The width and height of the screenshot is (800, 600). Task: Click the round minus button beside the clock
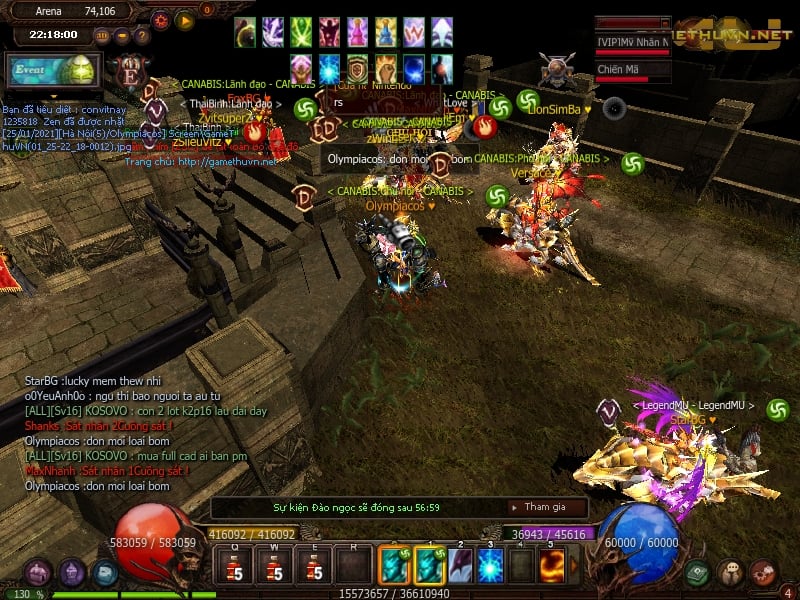click(x=121, y=36)
